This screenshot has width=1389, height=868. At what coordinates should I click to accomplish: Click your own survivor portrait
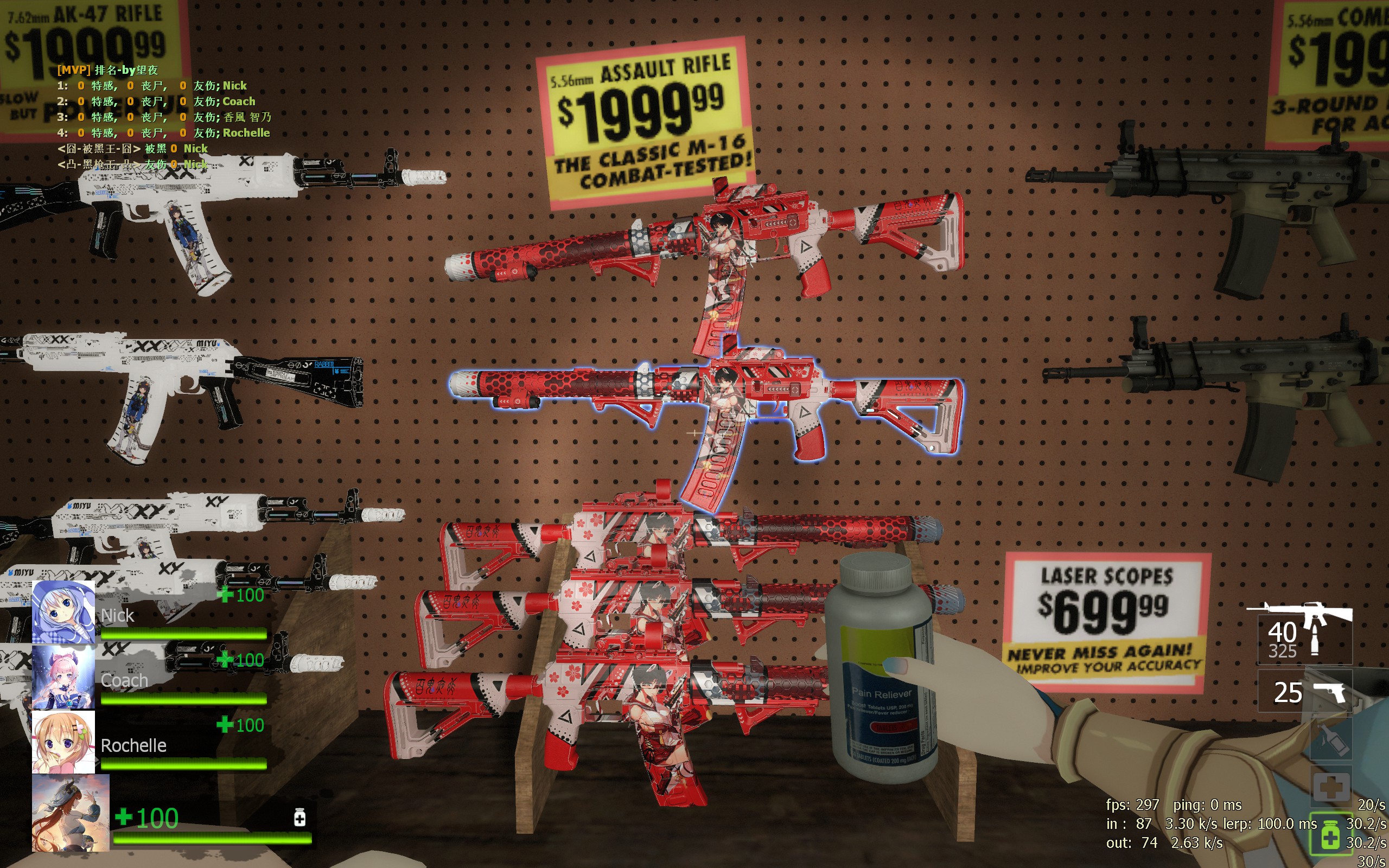tap(70, 812)
